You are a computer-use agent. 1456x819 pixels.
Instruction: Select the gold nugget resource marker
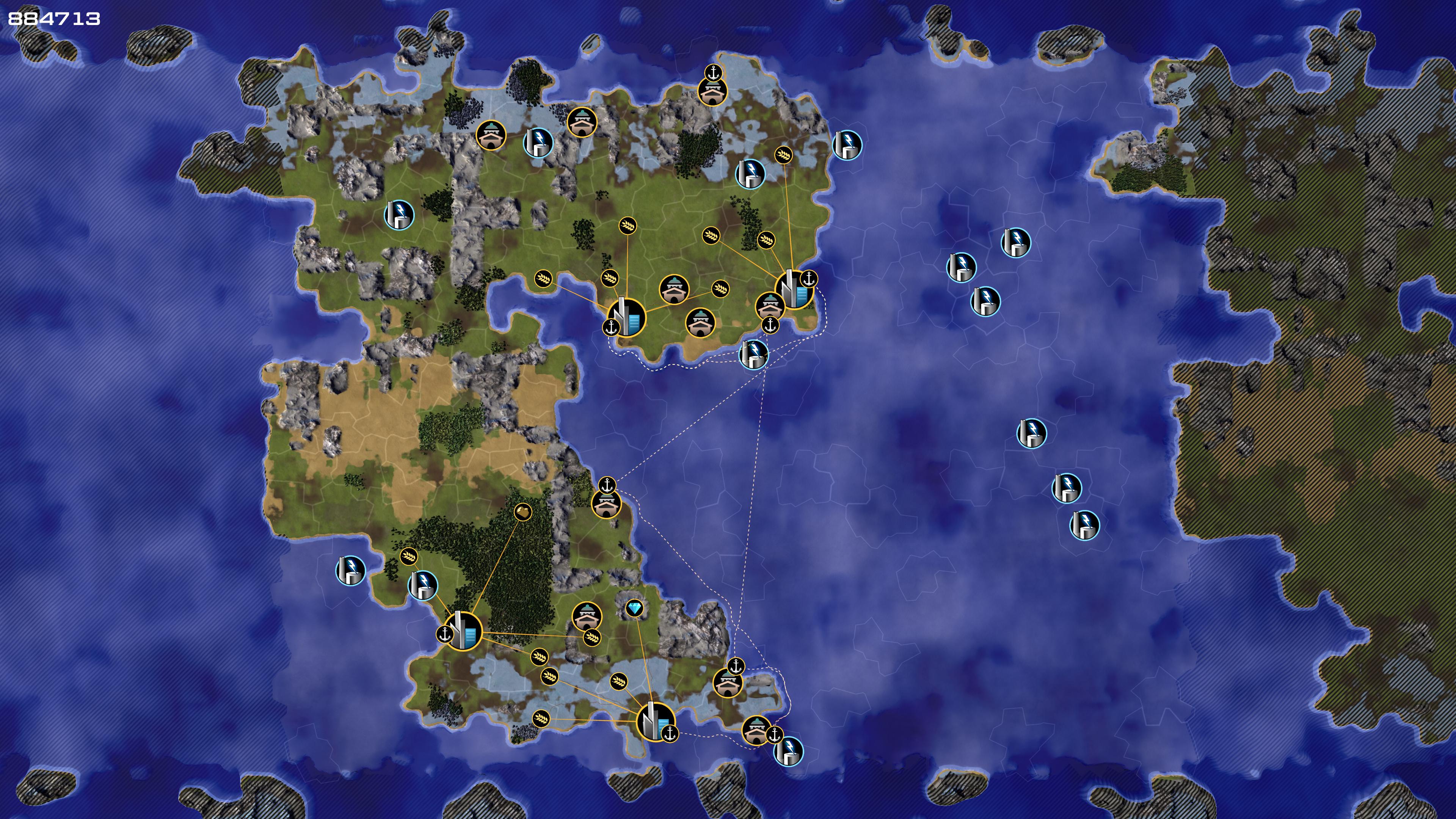tap(523, 512)
